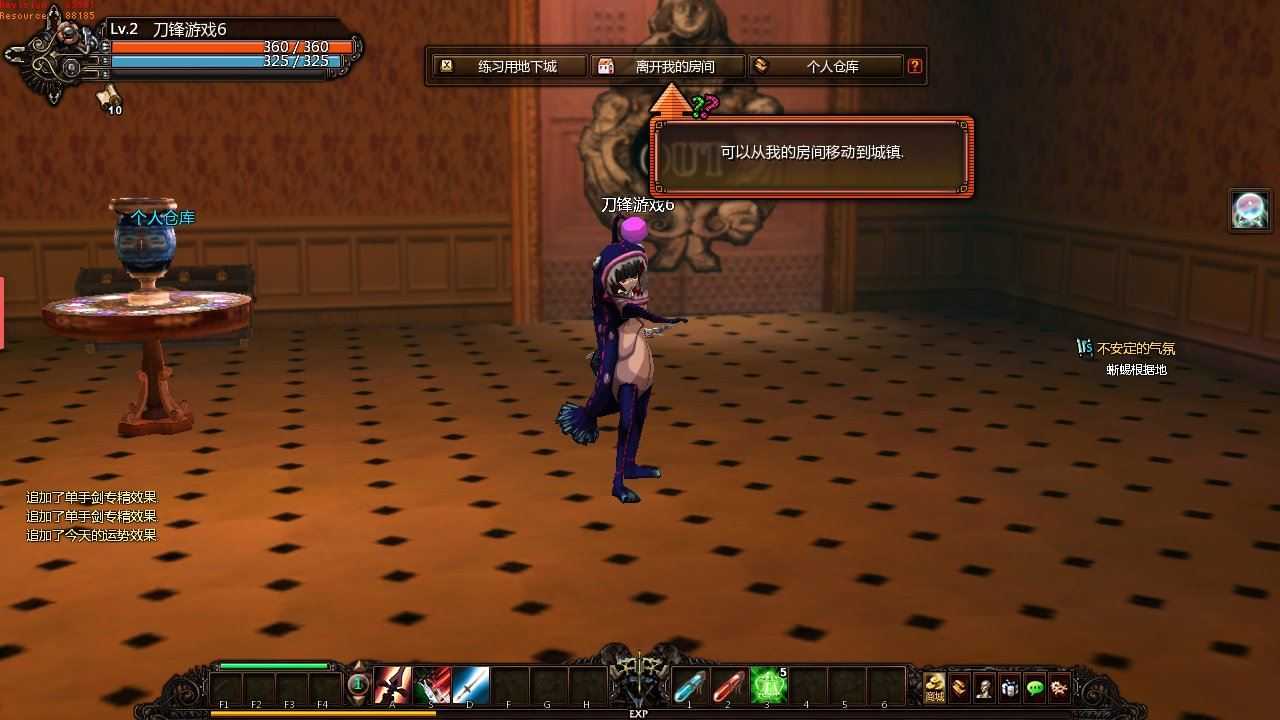Click the crystal orb icon on right edge
This screenshot has height=720, width=1280.
tap(1248, 210)
